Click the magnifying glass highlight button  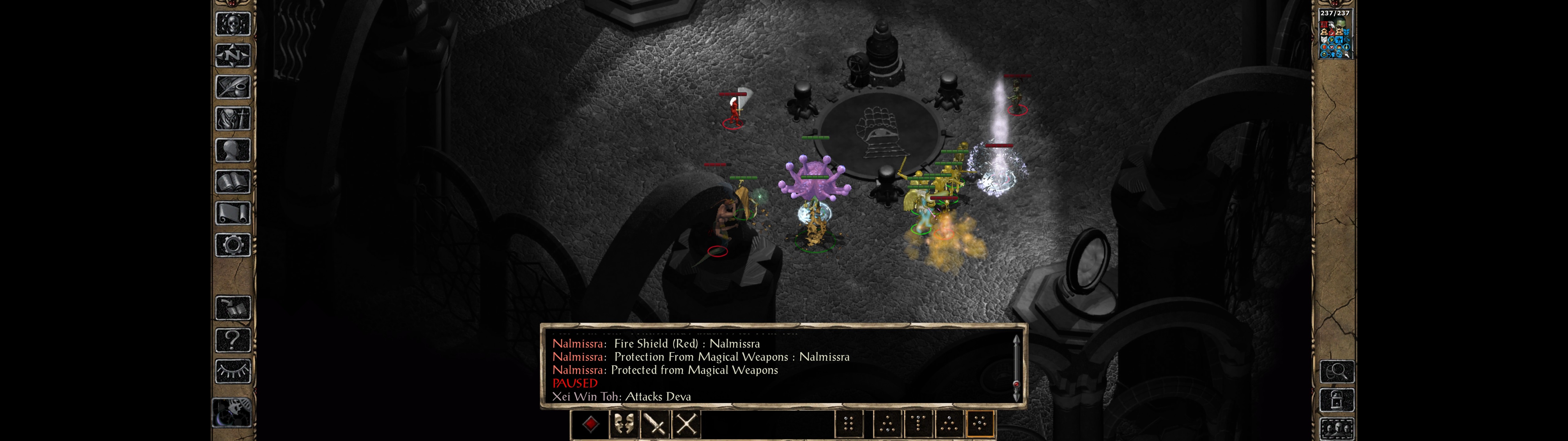click(x=1336, y=371)
